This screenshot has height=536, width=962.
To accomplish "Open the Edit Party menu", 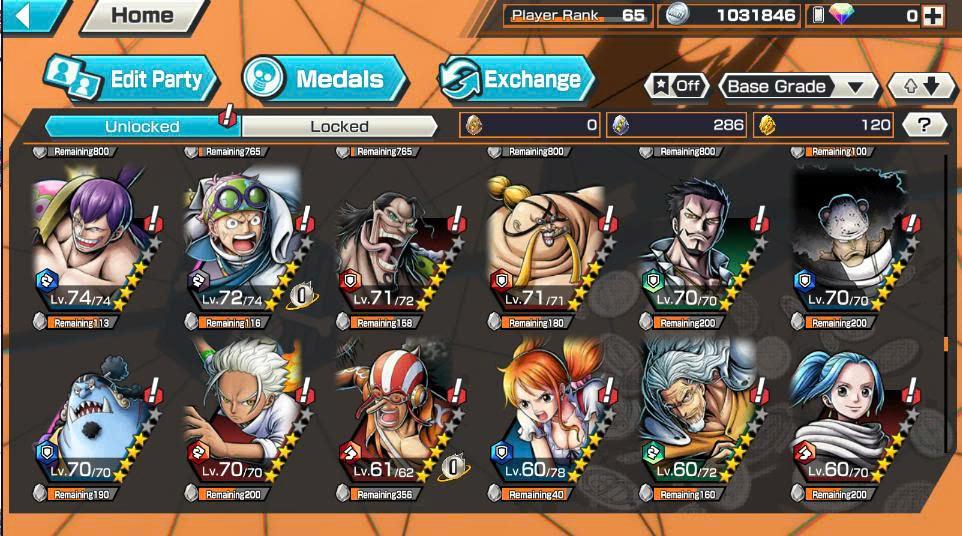I will (x=130, y=80).
